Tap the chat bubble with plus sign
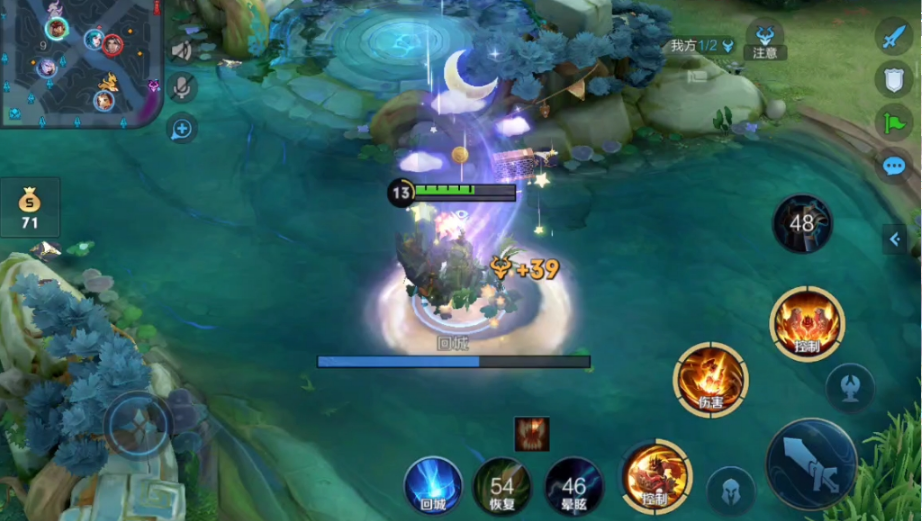 coord(182,128)
